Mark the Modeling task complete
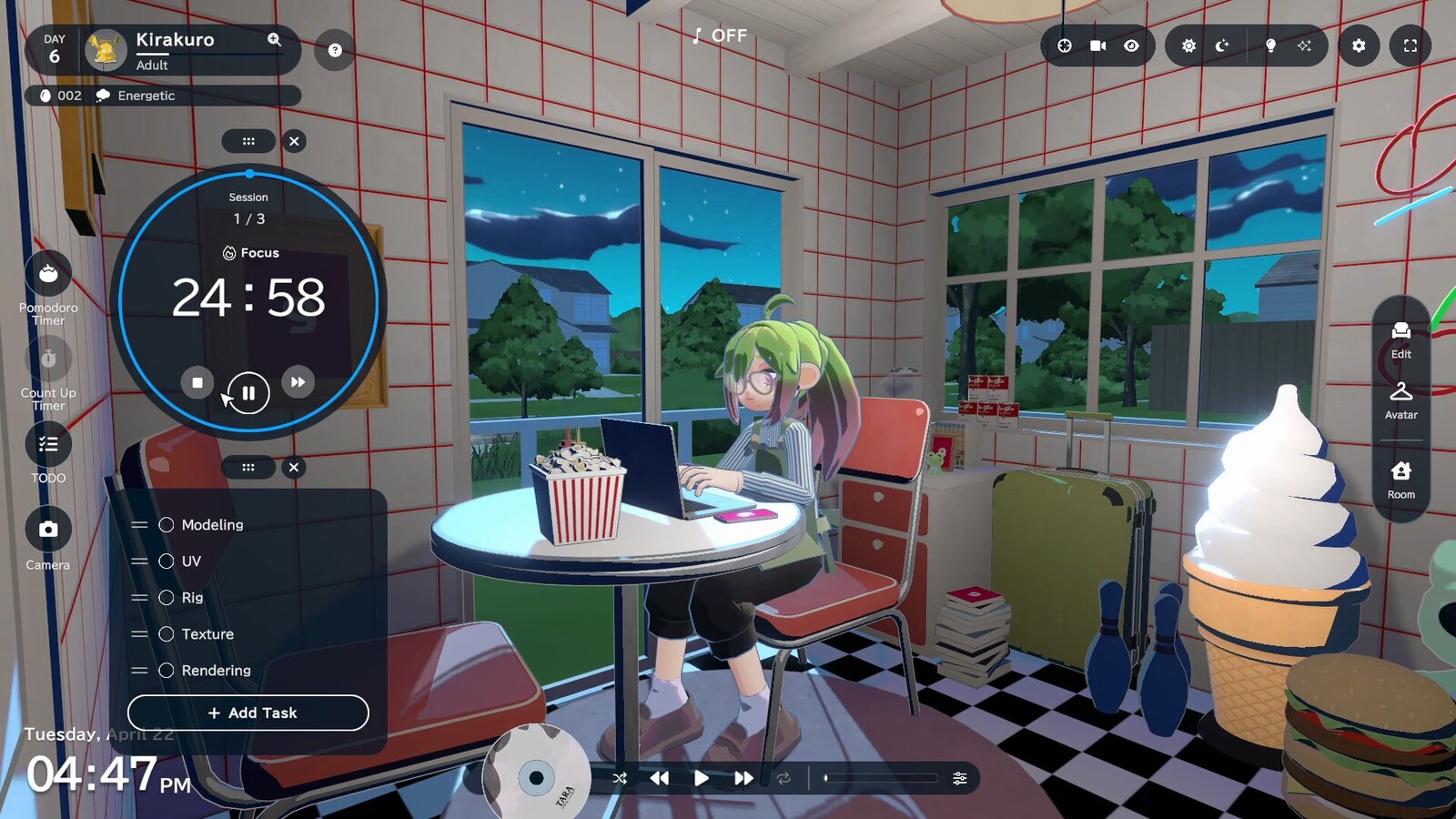This screenshot has height=819, width=1456. point(167,525)
